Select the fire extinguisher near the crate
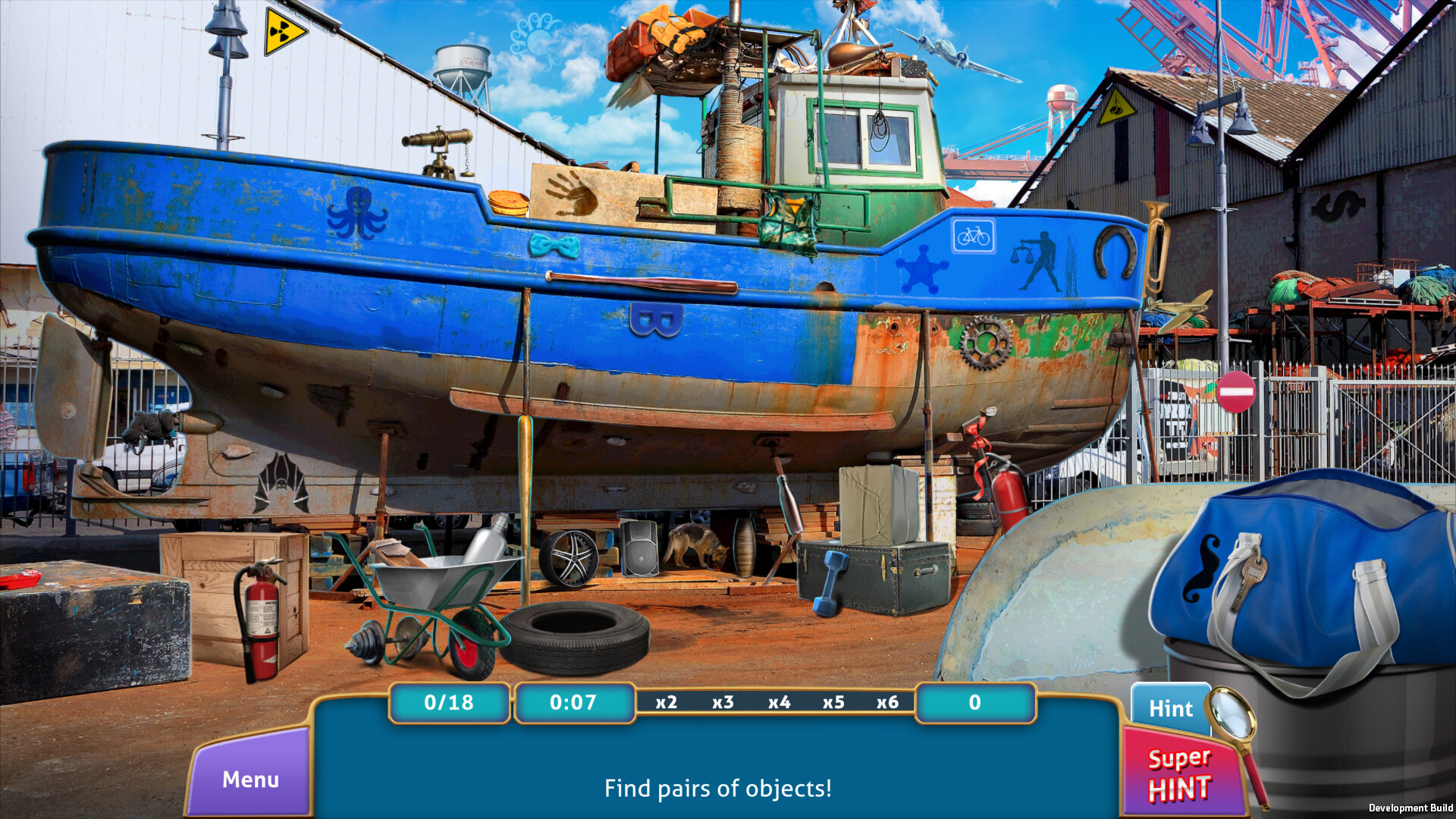 pos(260,622)
